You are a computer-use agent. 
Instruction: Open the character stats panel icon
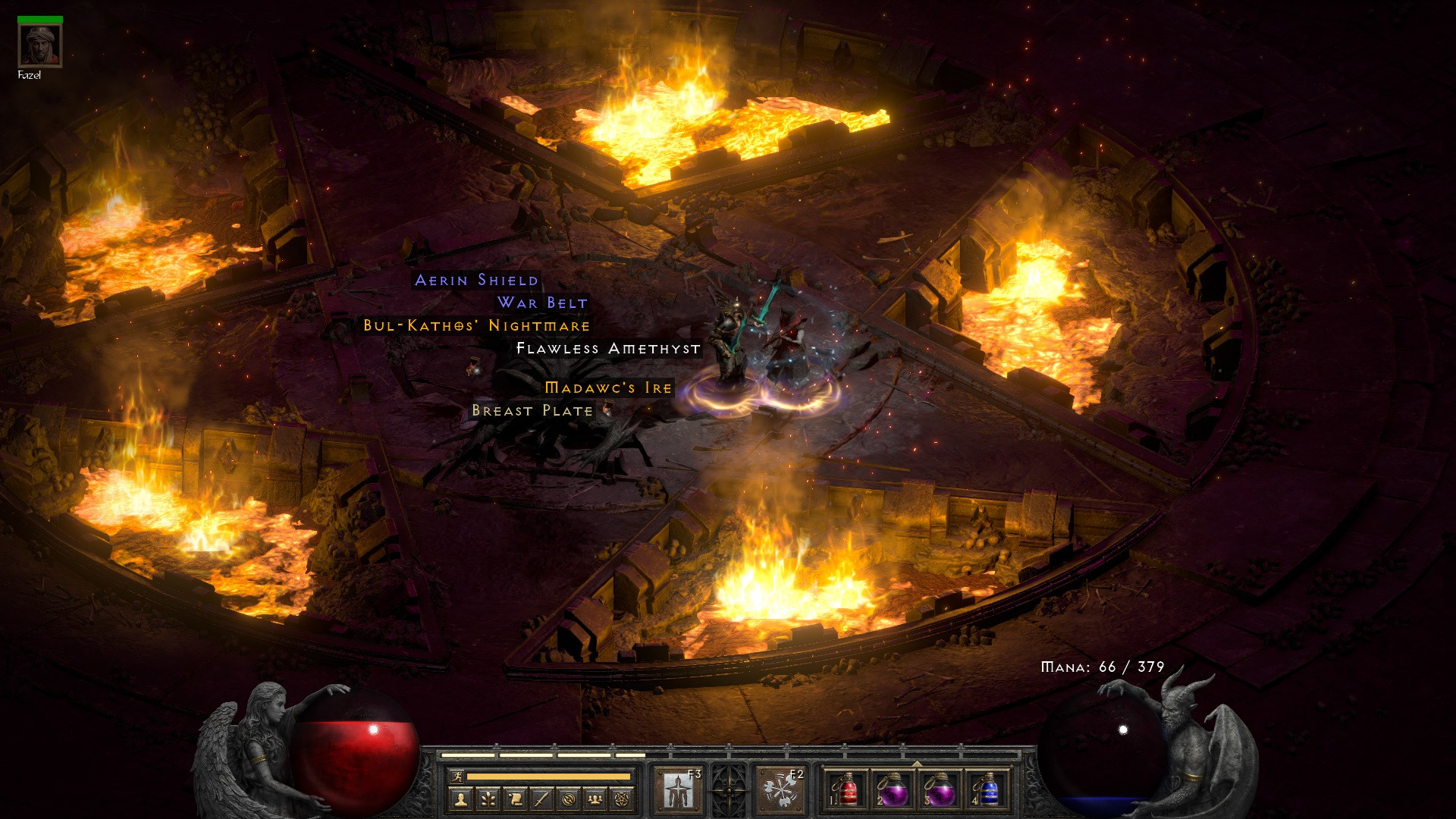[460, 800]
